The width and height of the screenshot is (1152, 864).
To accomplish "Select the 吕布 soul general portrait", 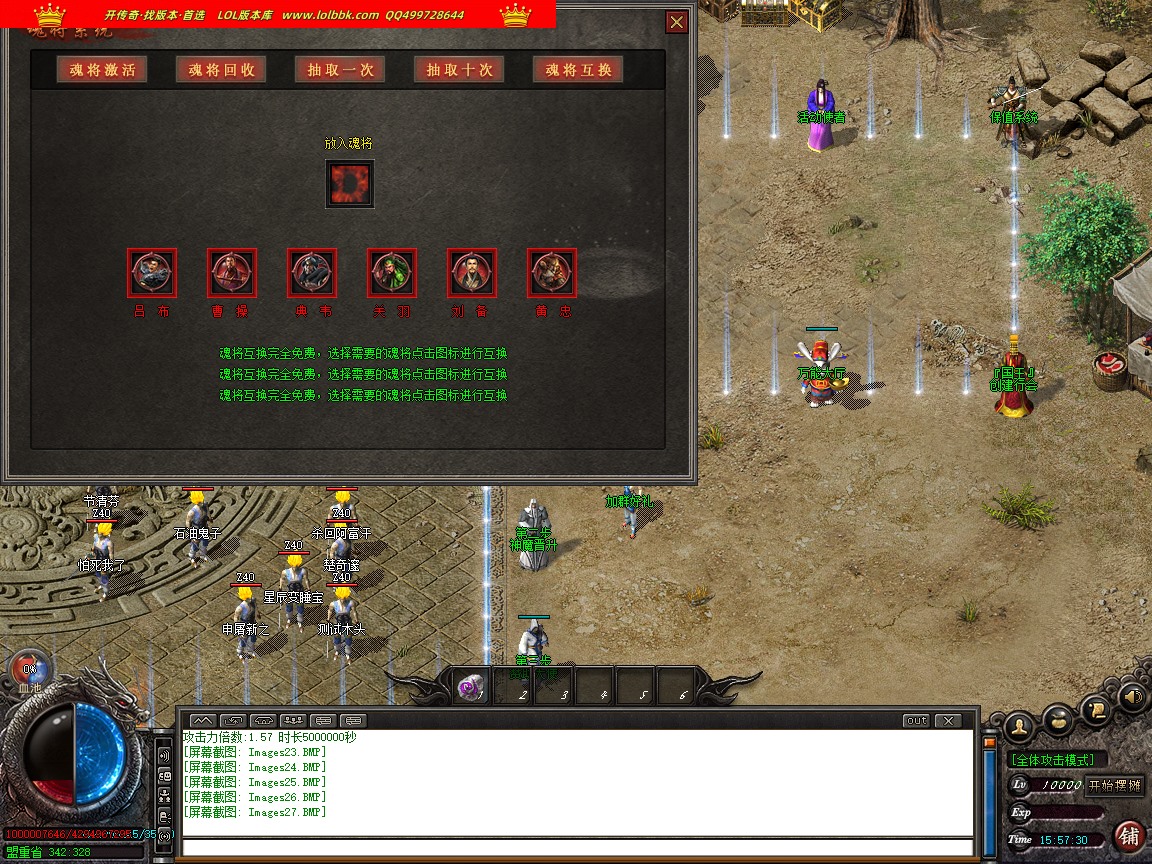I will [x=152, y=272].
